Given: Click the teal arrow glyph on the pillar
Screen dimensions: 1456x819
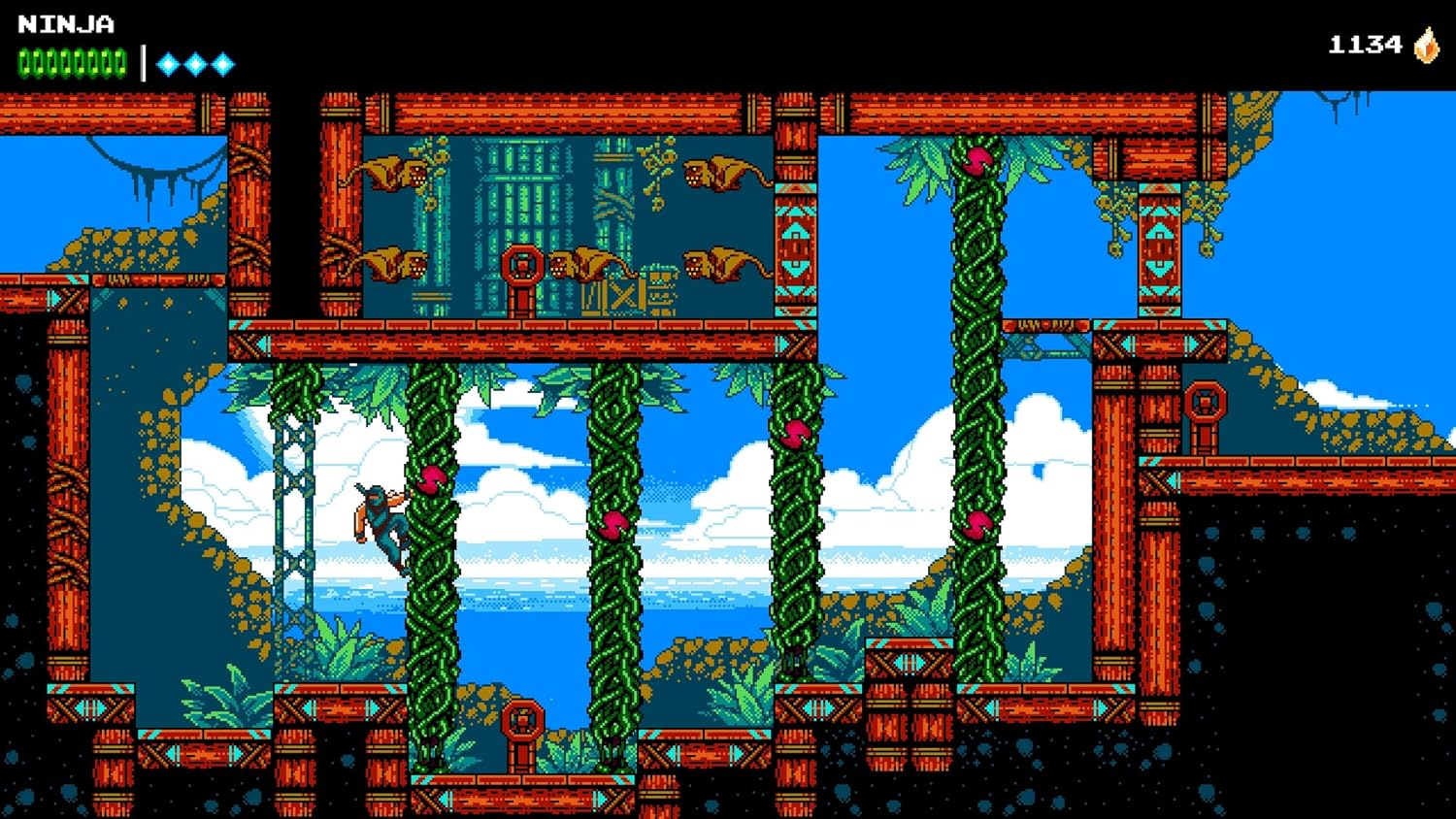Looking at the screenshot, I should pyautogui.click(x=794, y=228).
